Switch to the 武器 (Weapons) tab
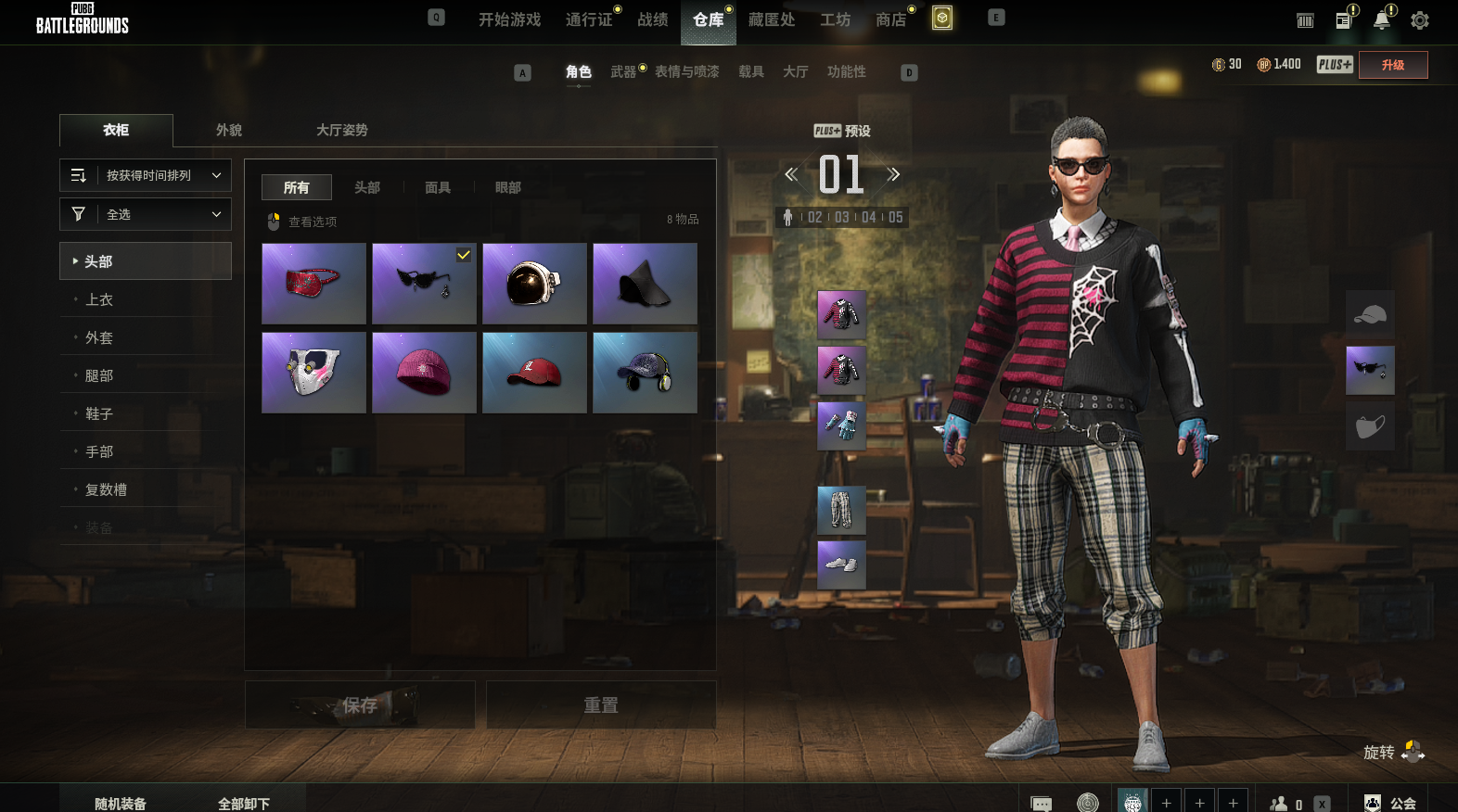This screenshot has height=812, width=1458. tap(623, 72)
